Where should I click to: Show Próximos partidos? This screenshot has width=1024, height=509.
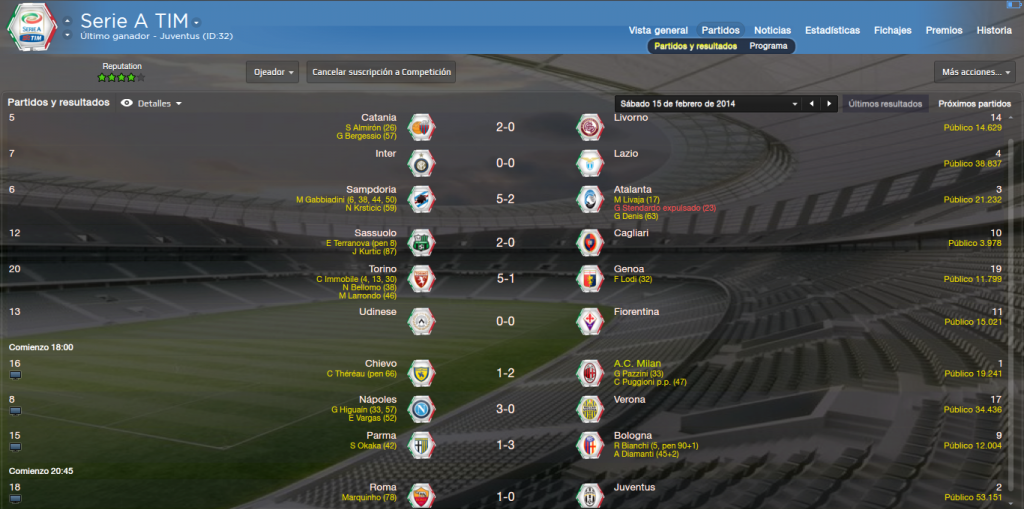[x=974, y=104]
